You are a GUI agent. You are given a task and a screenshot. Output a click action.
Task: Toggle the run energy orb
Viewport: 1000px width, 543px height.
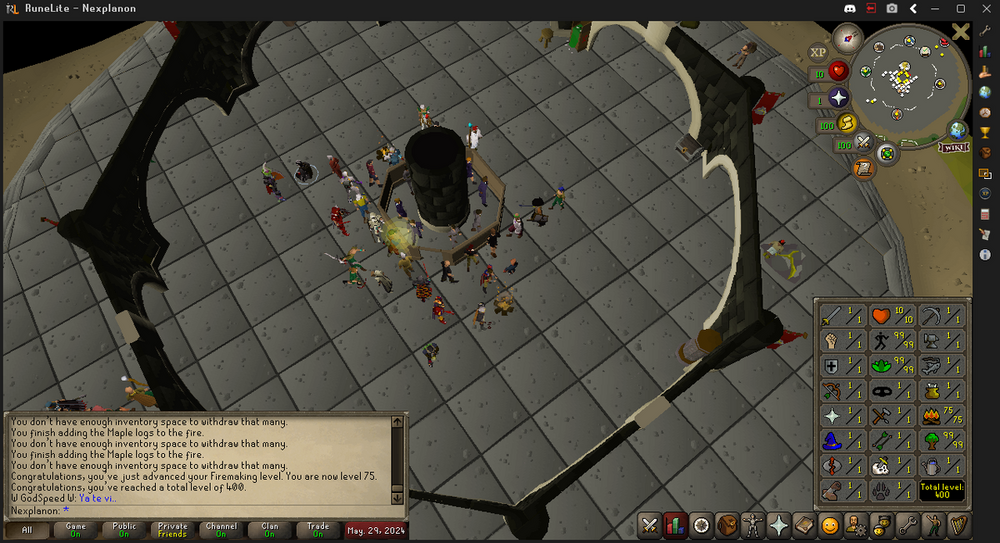point(847,124)
